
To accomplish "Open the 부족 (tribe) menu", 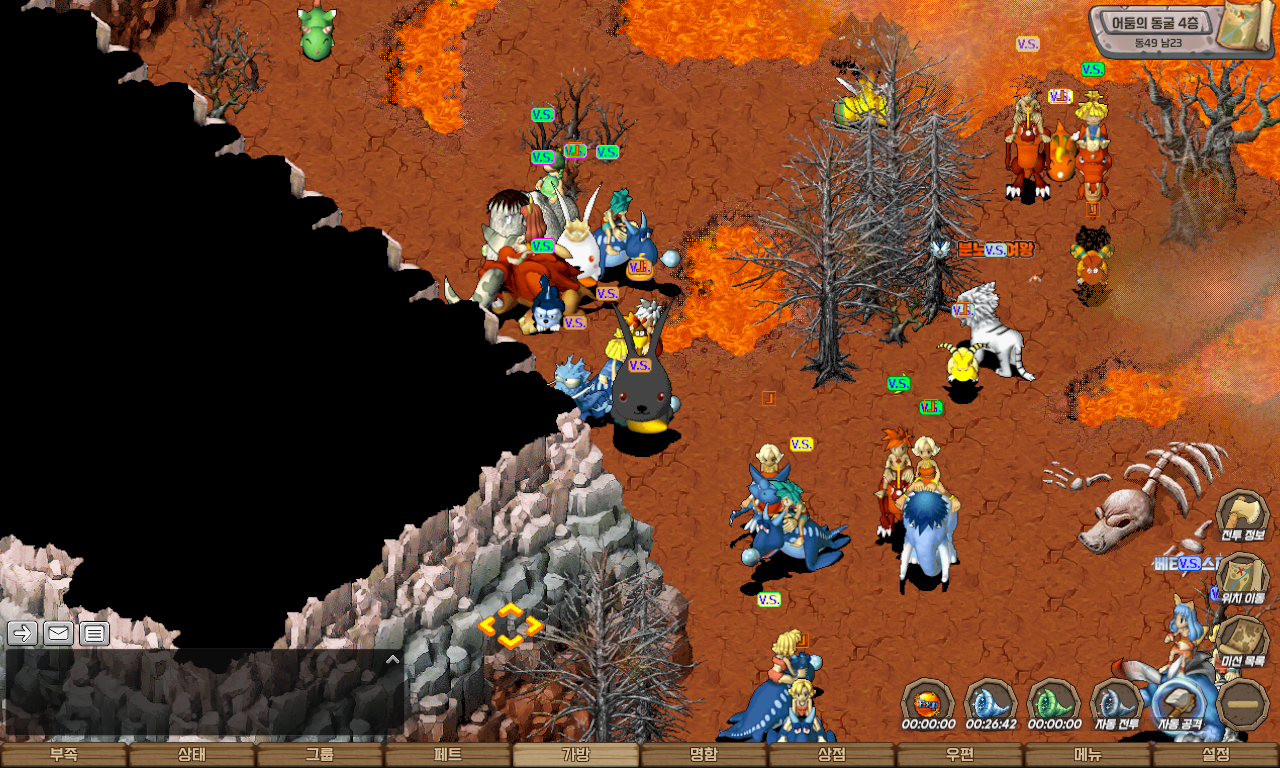I will point(64,755).
